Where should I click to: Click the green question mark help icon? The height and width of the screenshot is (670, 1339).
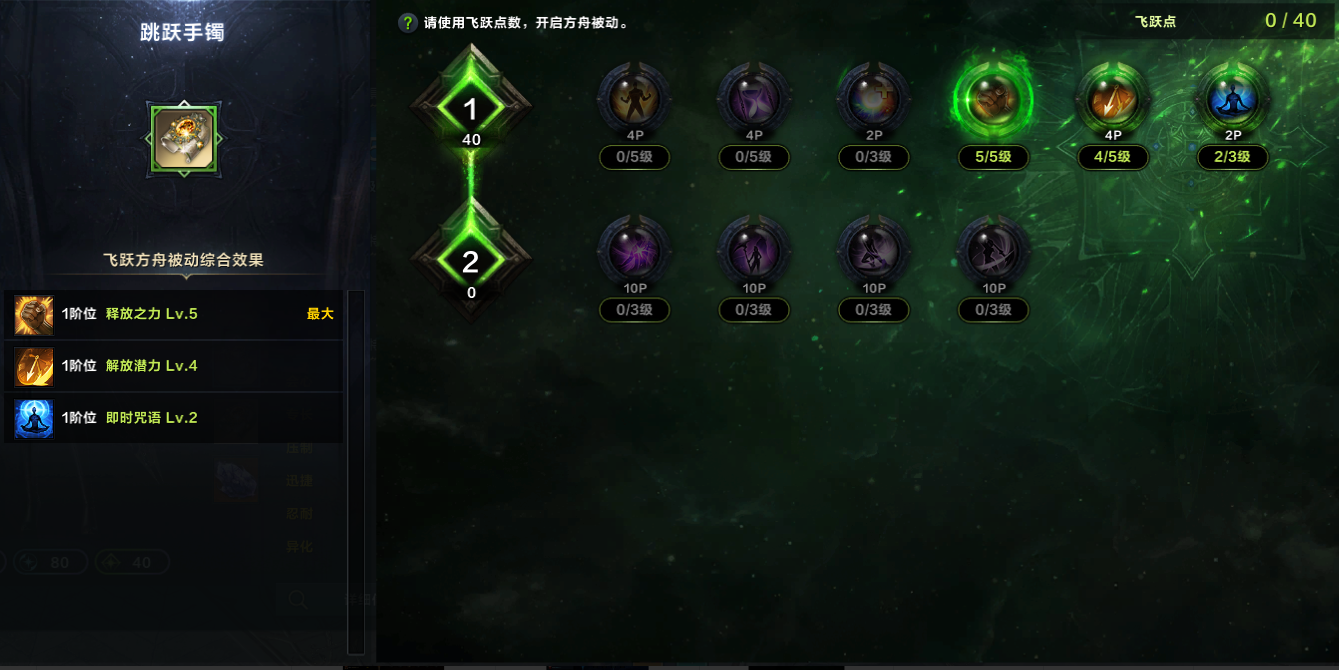[408, 23]
